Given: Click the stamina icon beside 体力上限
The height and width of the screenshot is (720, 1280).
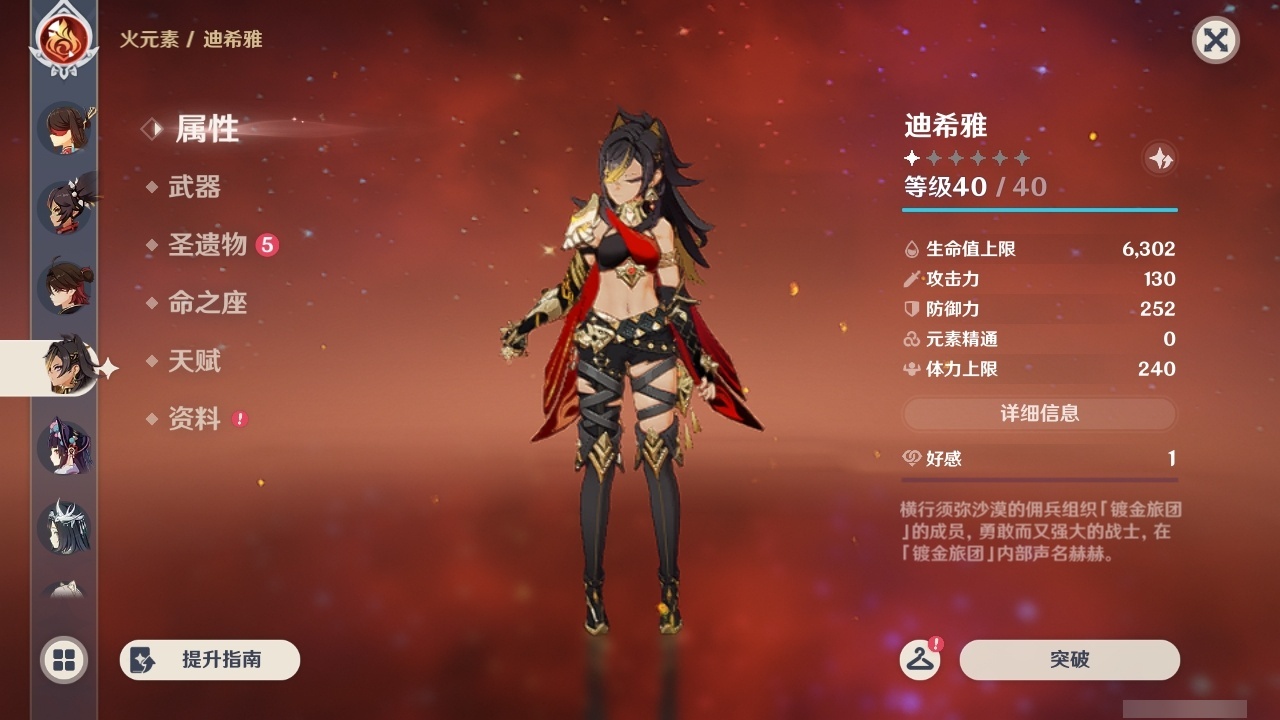Looking at the screenshot, I should point(911,368).
